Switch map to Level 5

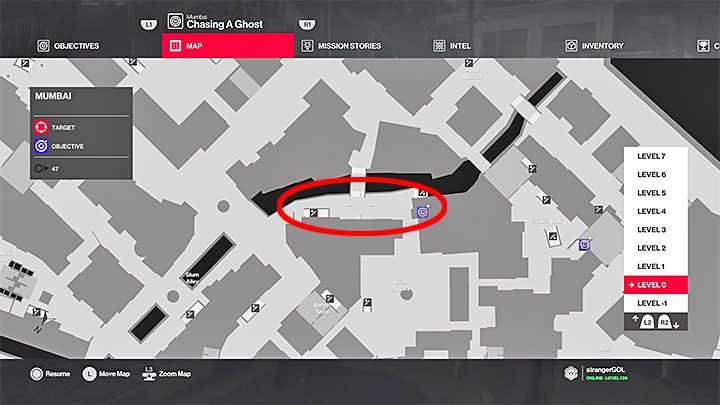pos(650,193)
